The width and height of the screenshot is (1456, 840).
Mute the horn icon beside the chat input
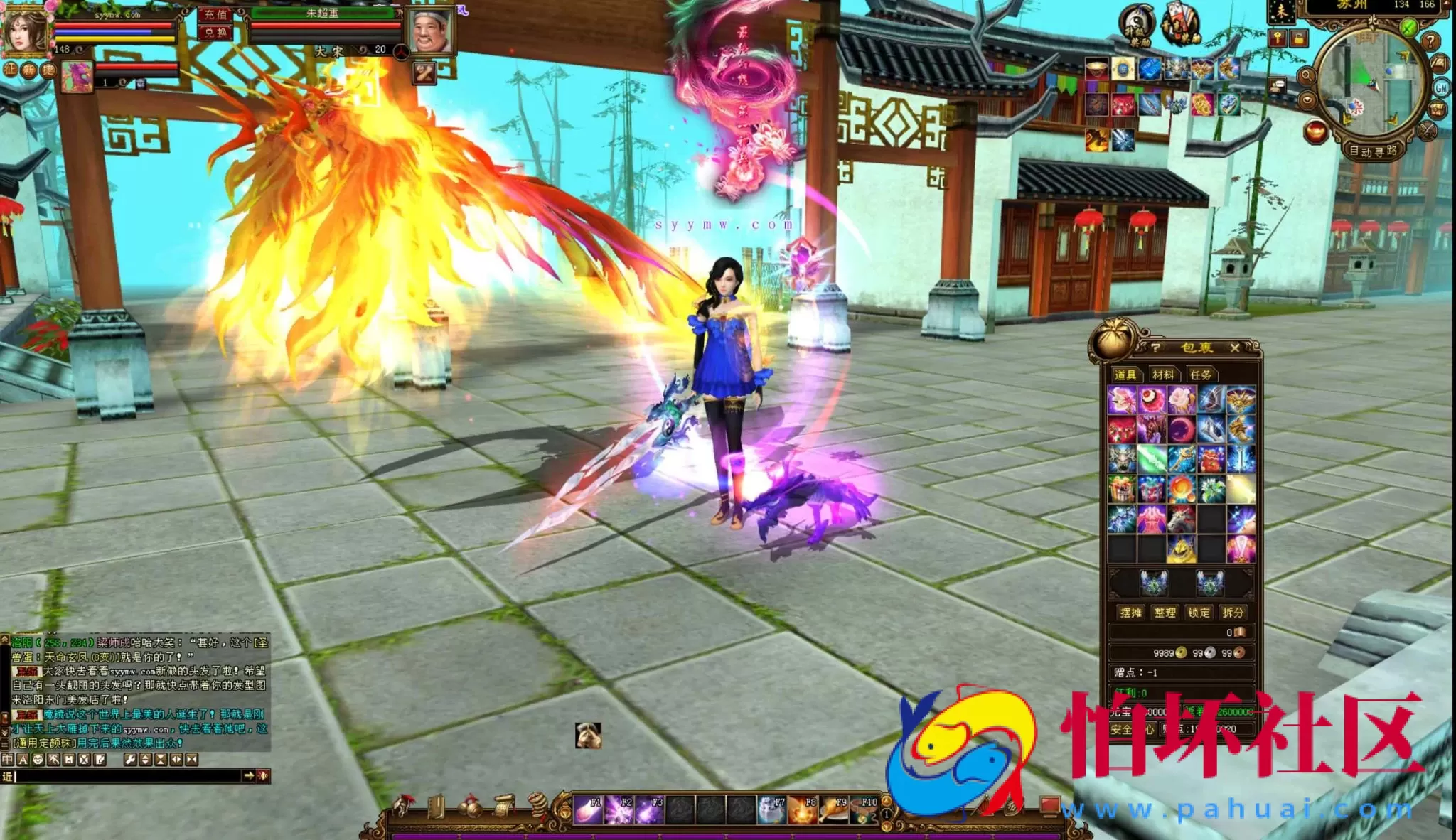[264, 777]
